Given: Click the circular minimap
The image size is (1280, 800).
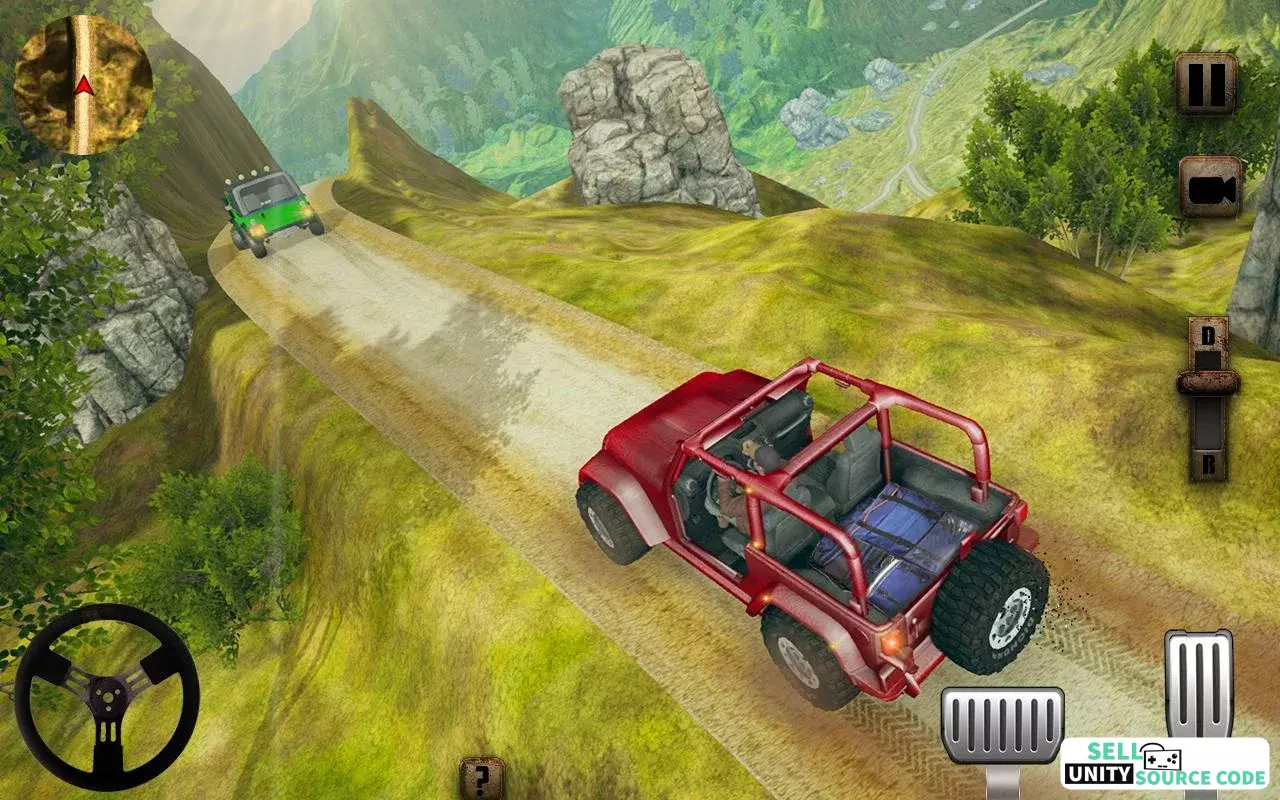Looking at the screenshot, I should [x=84, y=86].
